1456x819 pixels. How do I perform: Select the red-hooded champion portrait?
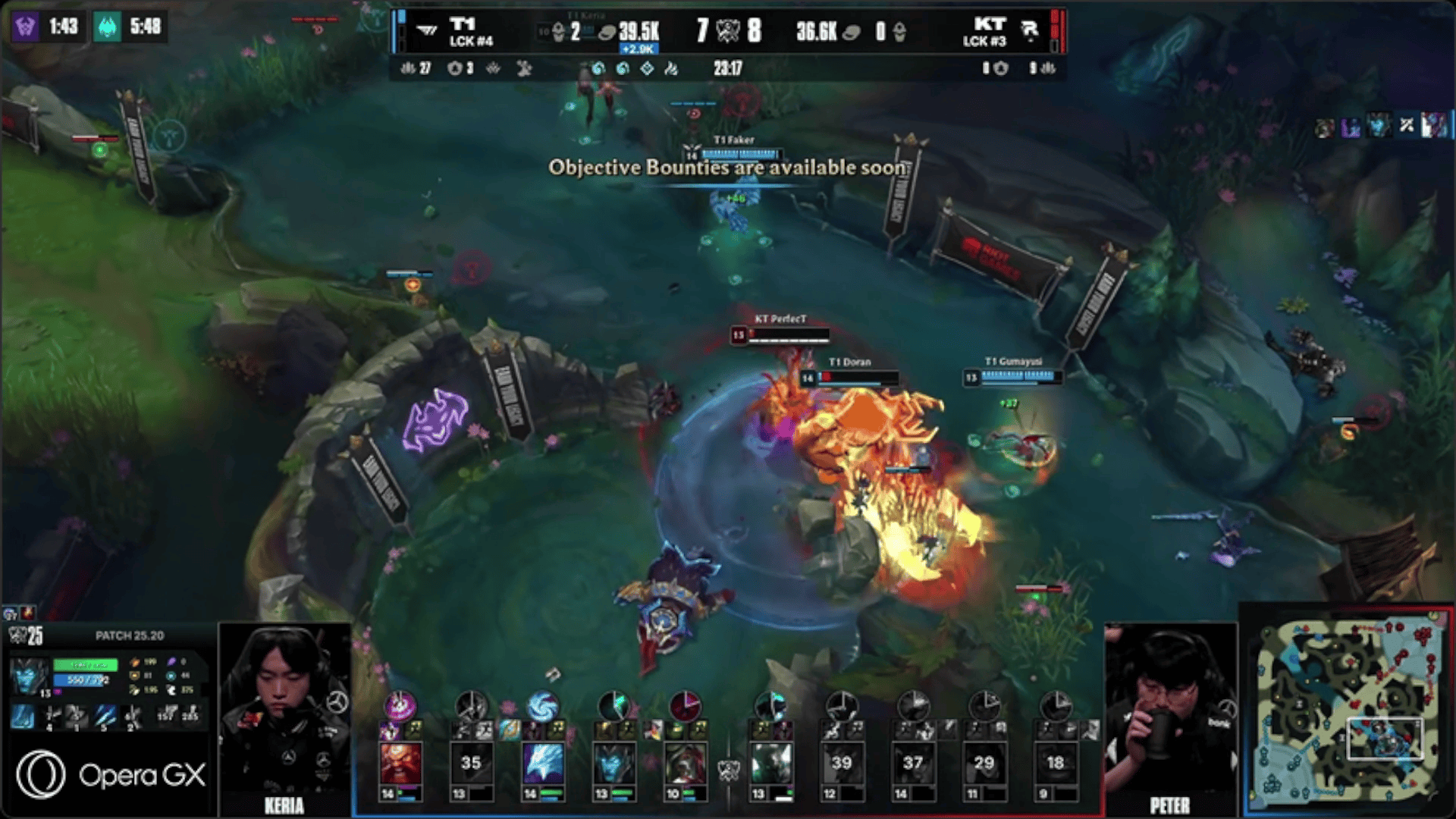(685, 763)
